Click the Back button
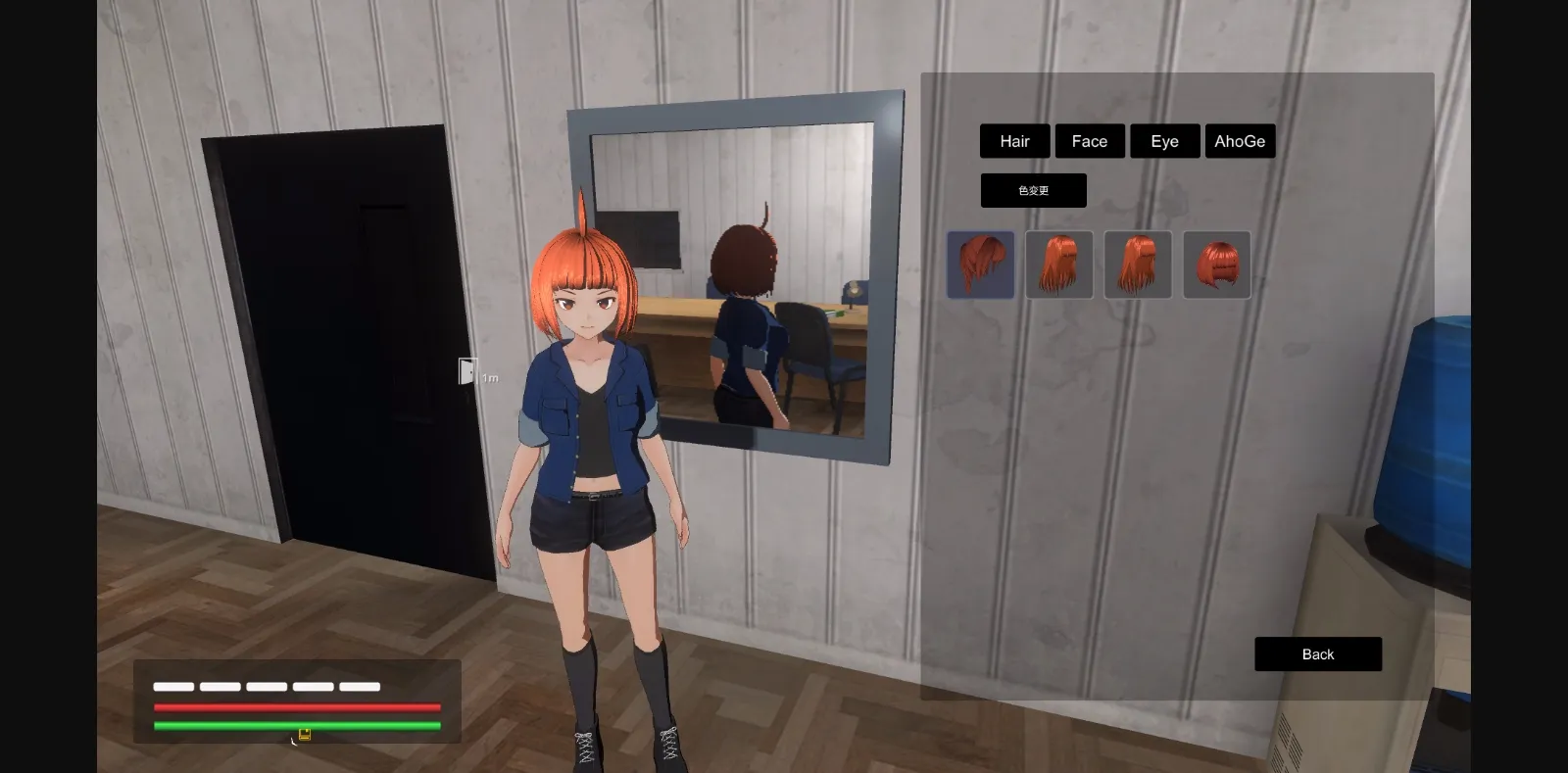The image size is (1568, 773). point(1318,653)
